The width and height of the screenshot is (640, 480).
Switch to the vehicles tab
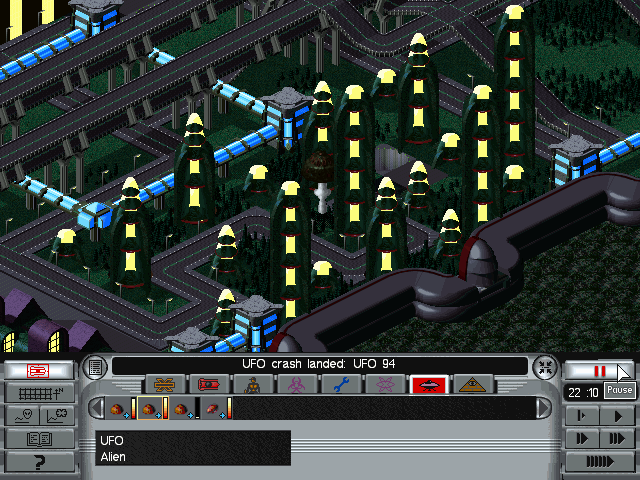(165, 384)
